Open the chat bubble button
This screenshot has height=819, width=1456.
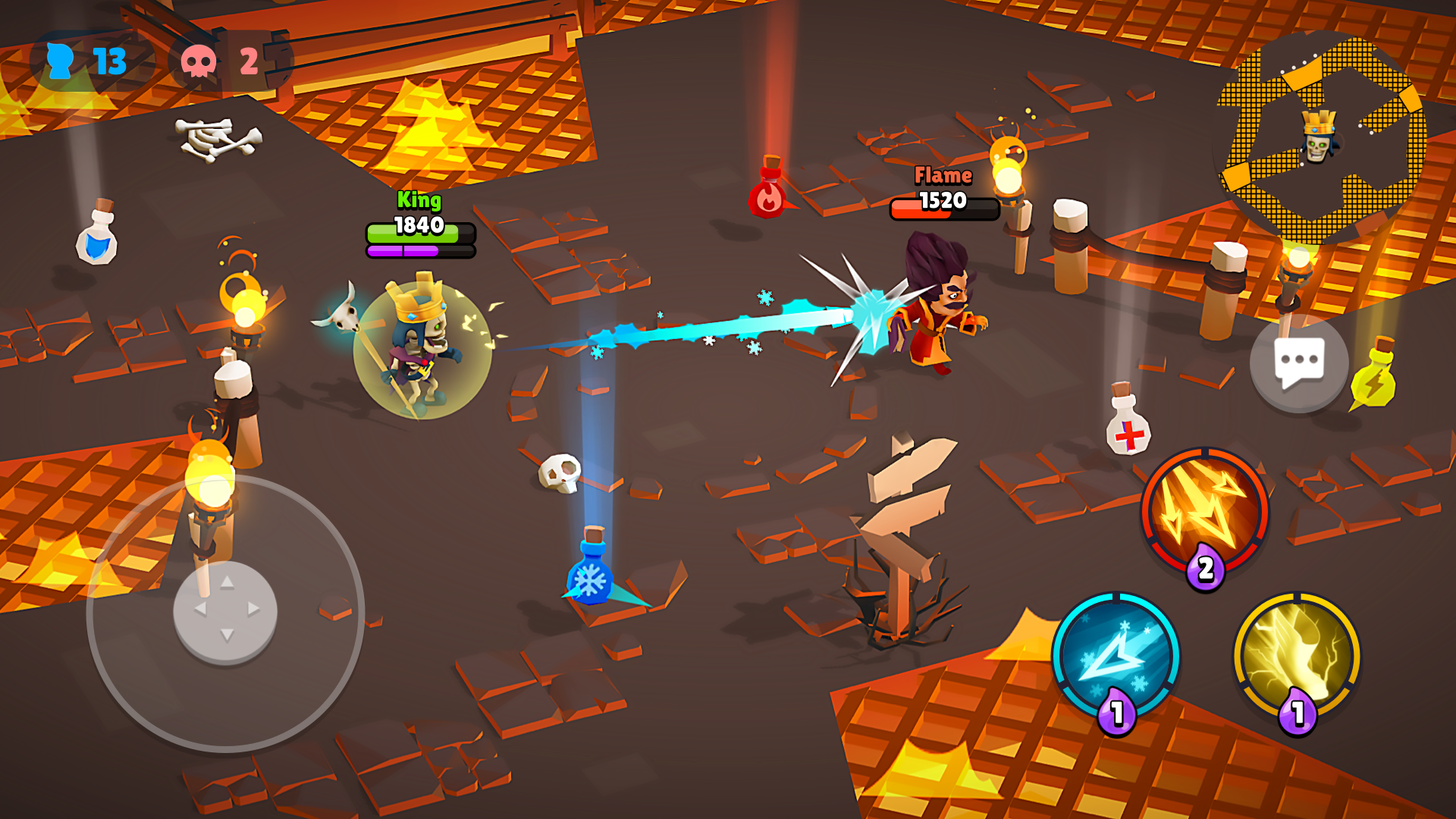tap(1299, 363)
